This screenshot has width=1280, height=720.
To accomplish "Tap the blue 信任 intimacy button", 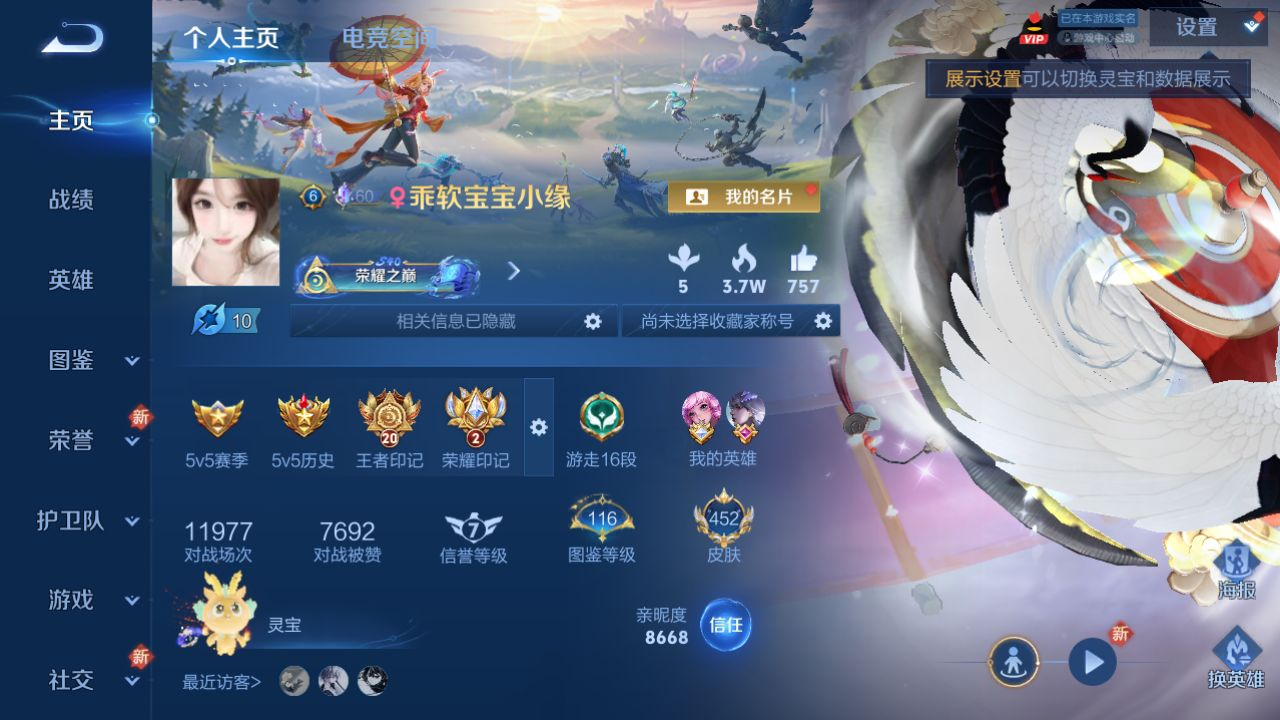I will 725,625.
